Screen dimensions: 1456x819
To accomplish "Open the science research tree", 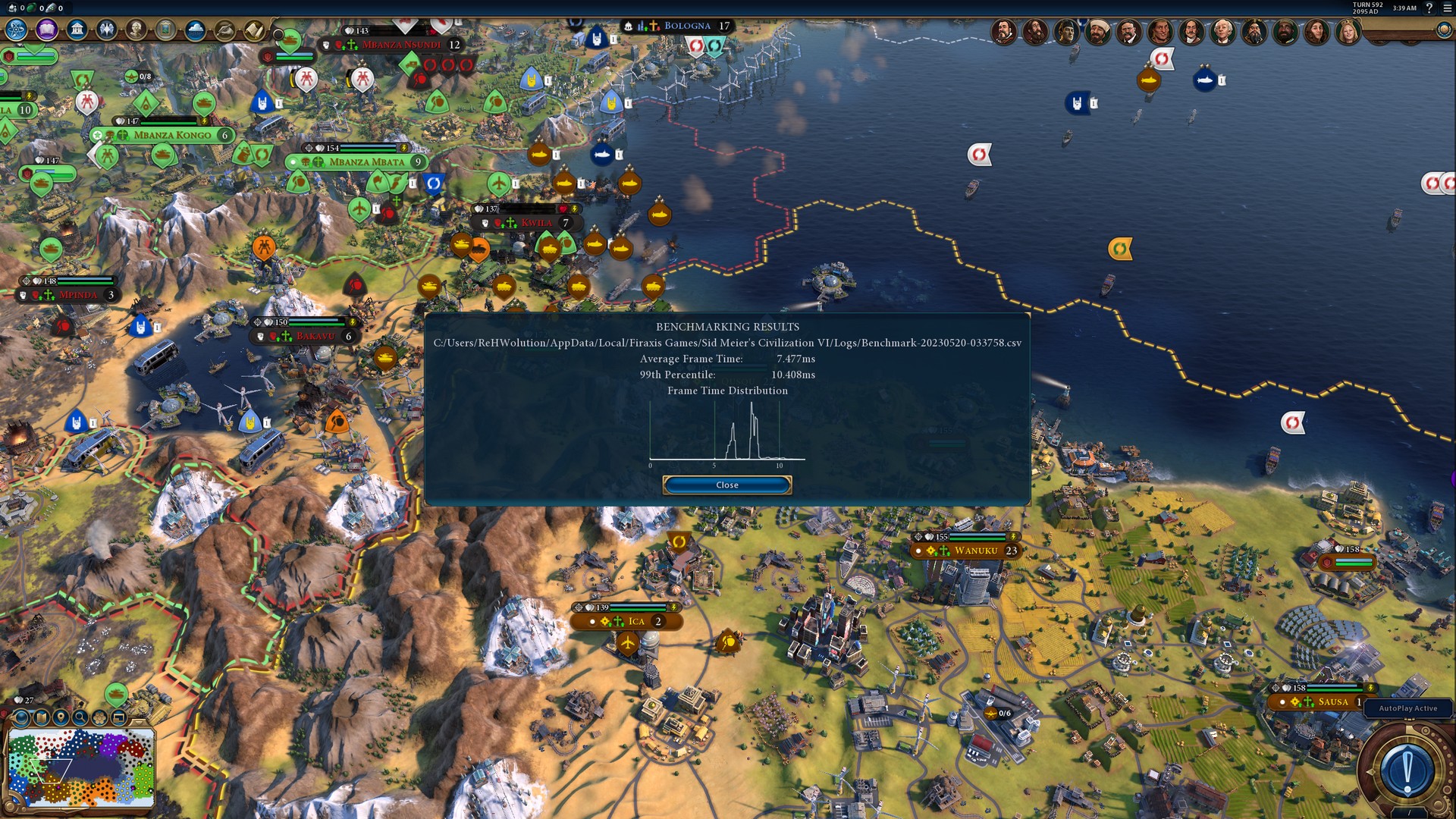I will click(x=16, y=30).
